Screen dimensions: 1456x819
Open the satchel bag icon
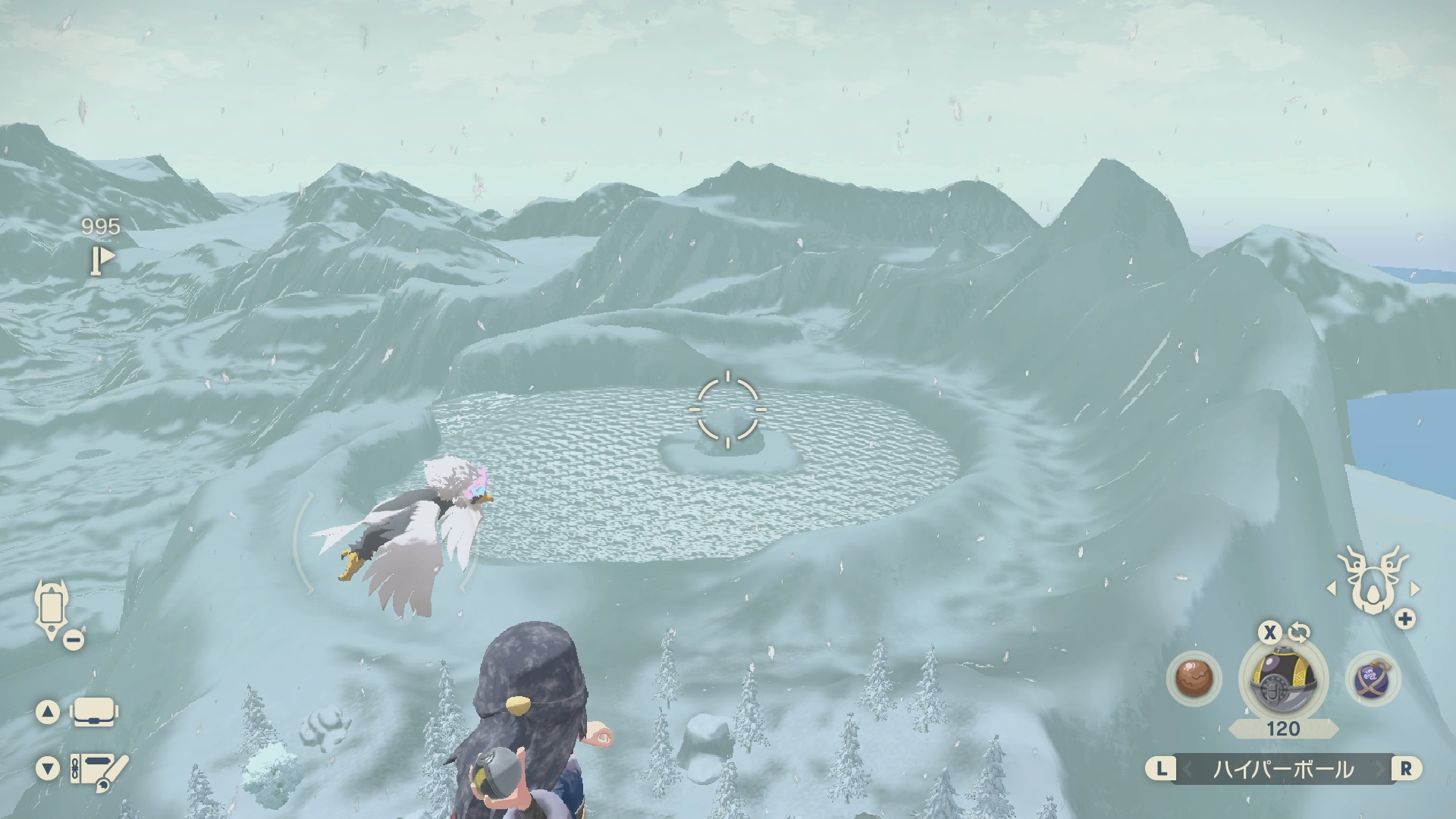tap(94, 712)
